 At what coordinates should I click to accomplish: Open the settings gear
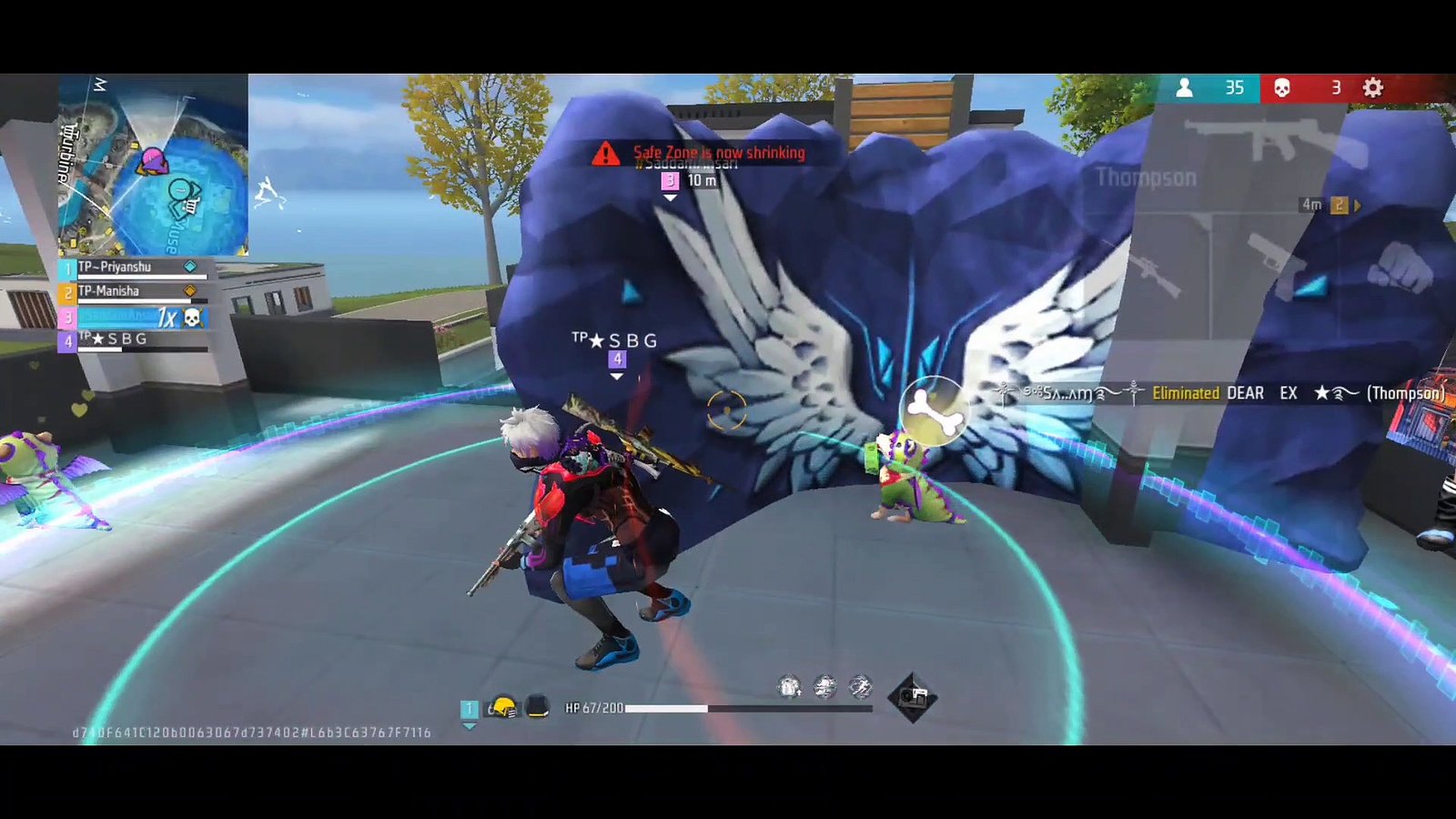[x=1372, y=87]
